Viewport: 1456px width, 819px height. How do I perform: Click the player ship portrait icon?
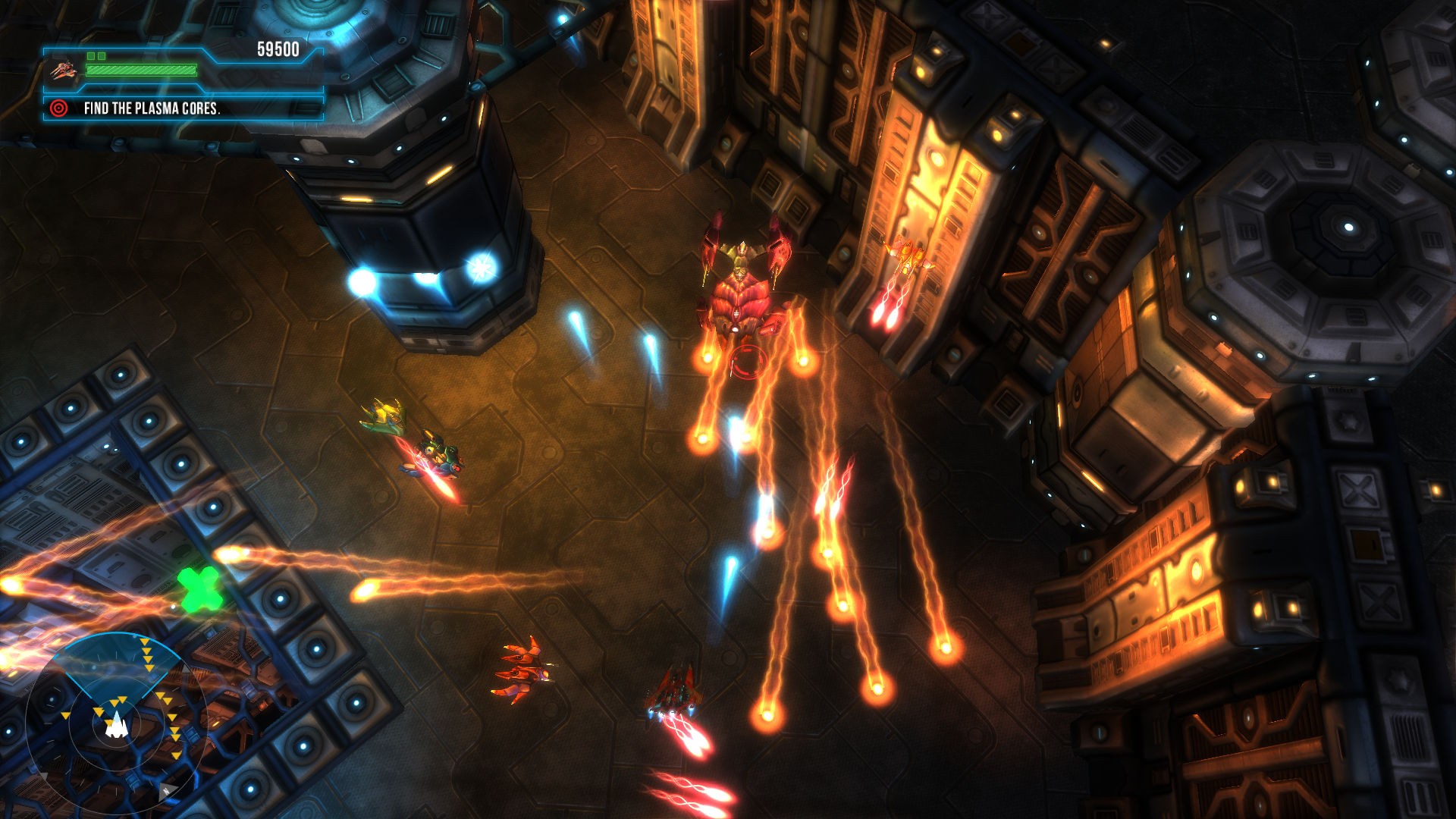64,70
